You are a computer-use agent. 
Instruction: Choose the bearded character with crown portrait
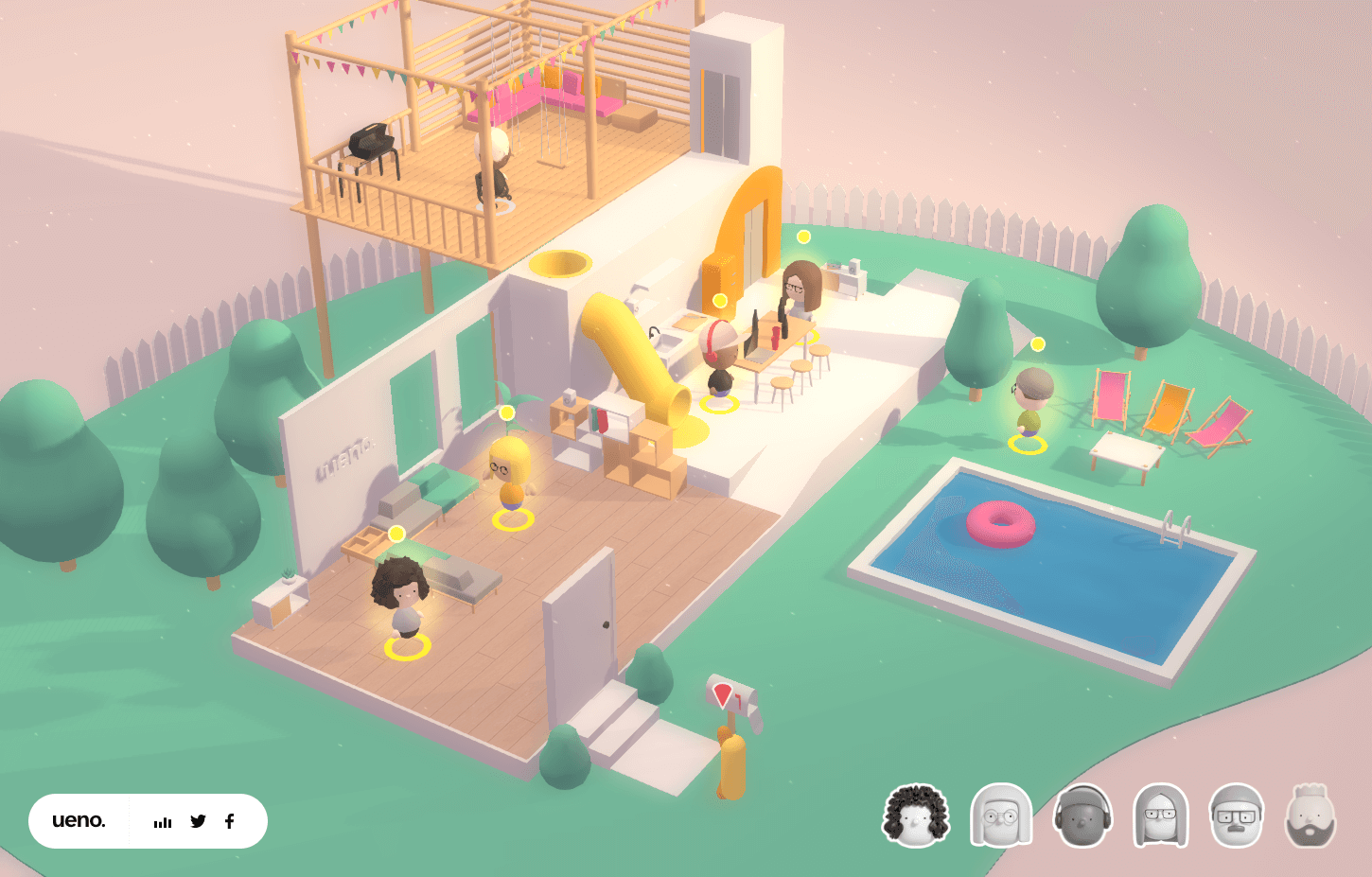(x=1310, y=816)
